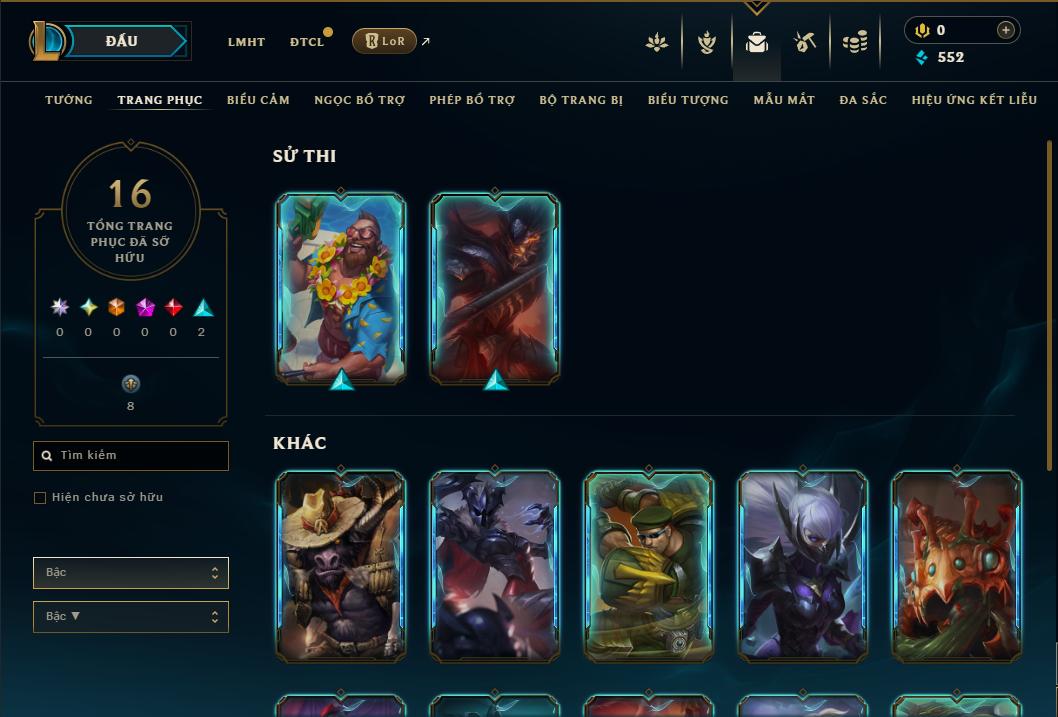Open the store coins icon
The image size is (1058, 717).
coord(855,42)
